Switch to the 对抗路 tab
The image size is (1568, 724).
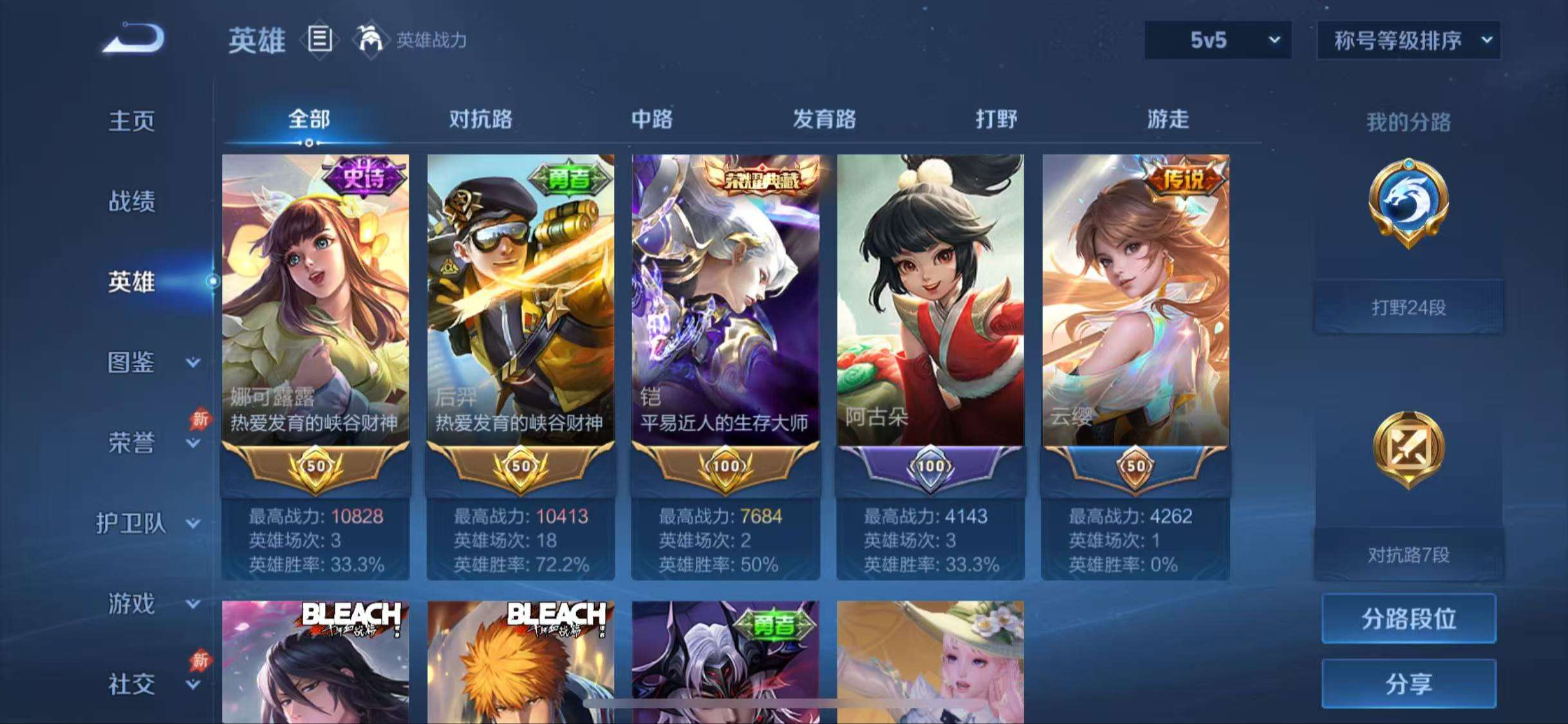pyautogui.click(x=481, y=120)
